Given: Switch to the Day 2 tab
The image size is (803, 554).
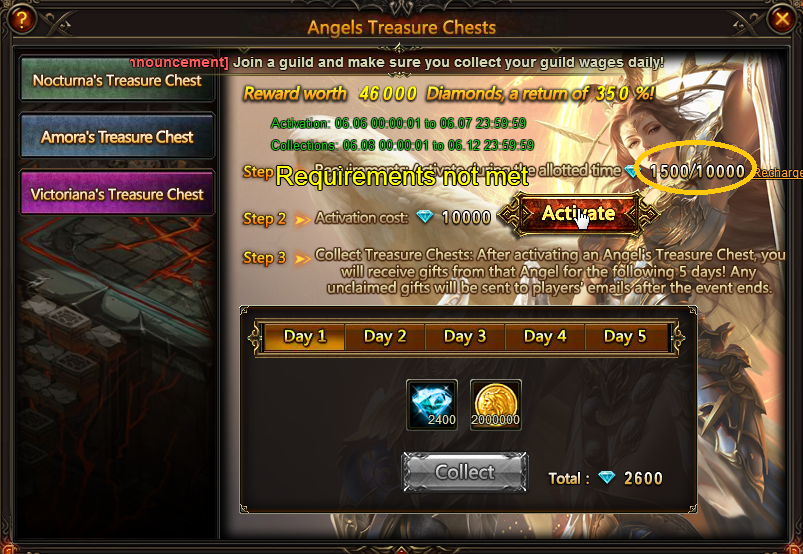Looking at the screenshot, I should (x=385, y=336).
